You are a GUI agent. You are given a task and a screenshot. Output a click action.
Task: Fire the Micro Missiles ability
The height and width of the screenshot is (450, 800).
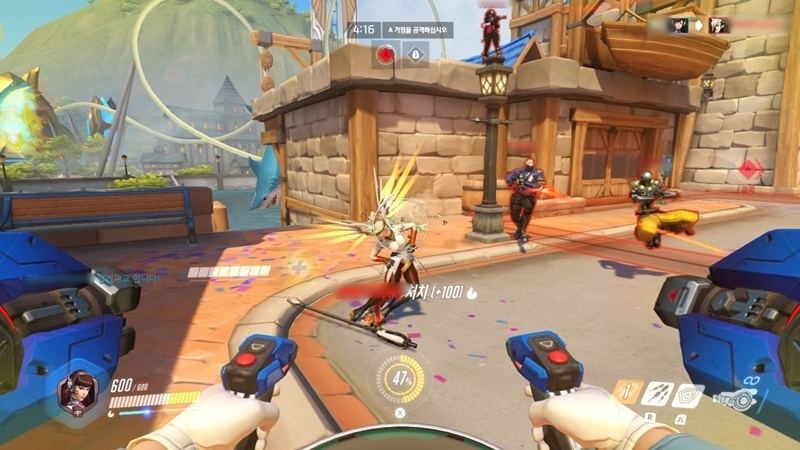point(657,394)
